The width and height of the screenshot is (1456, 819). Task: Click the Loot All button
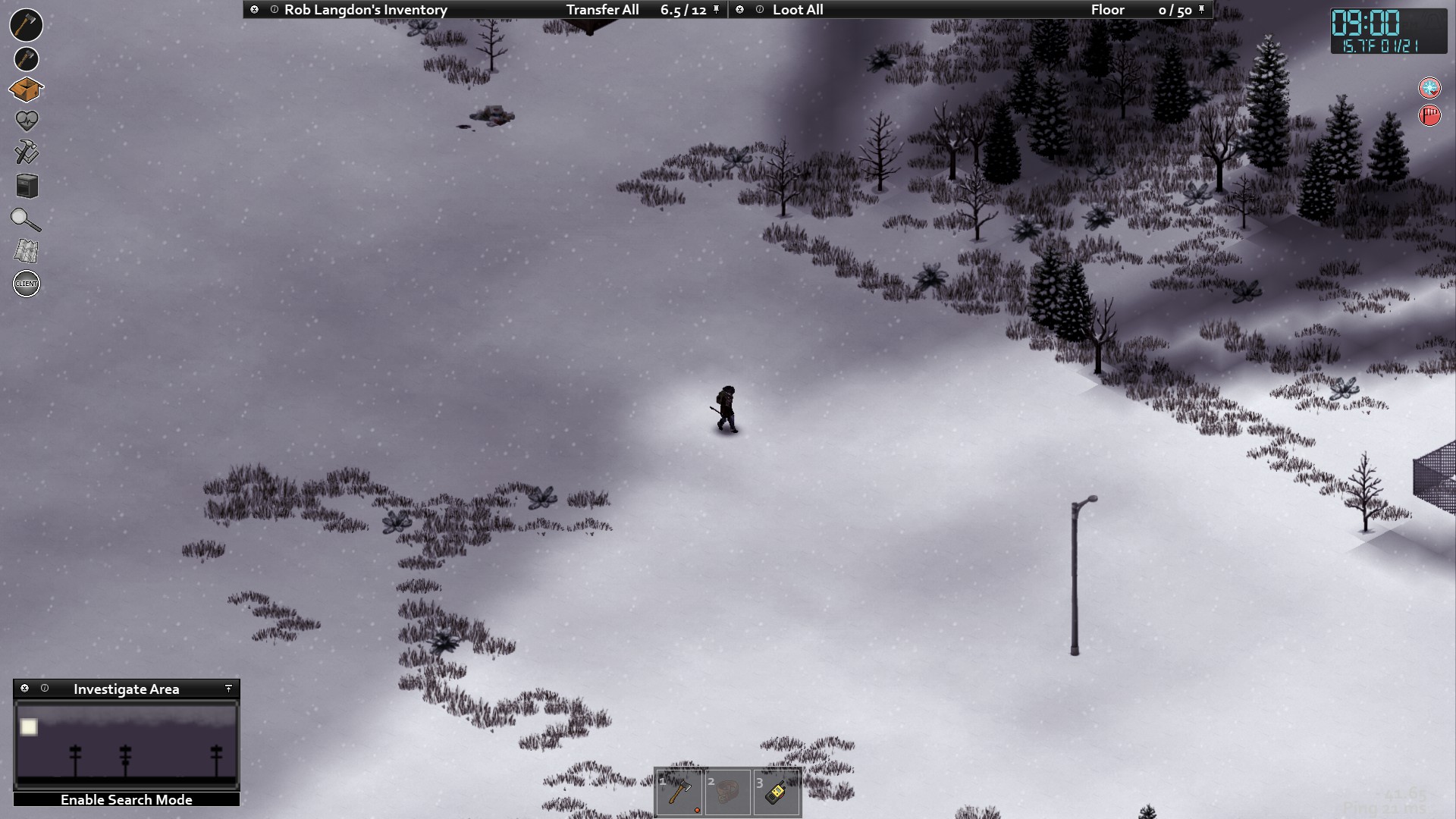tap(798, 10)
